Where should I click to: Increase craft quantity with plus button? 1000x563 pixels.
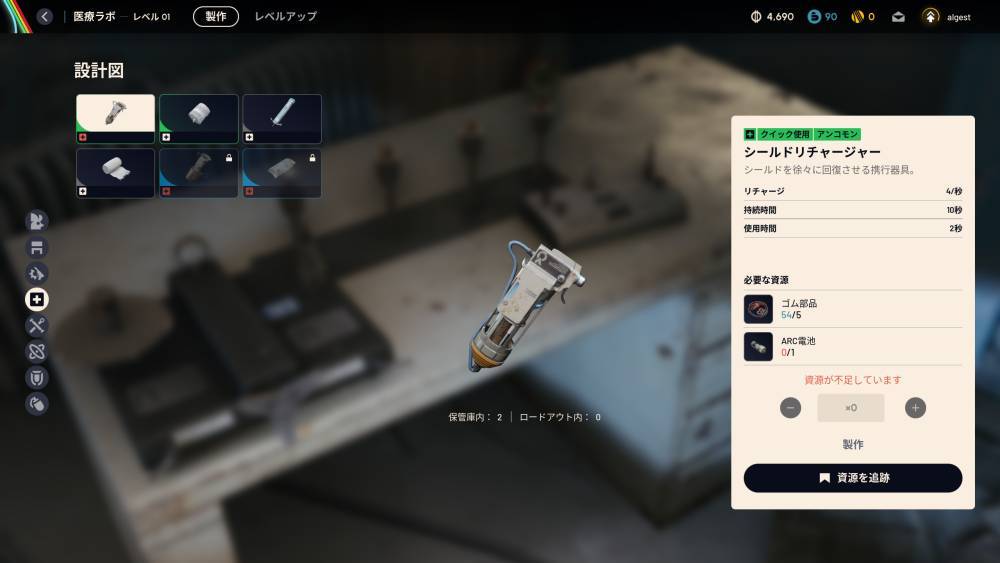(915, 408)
